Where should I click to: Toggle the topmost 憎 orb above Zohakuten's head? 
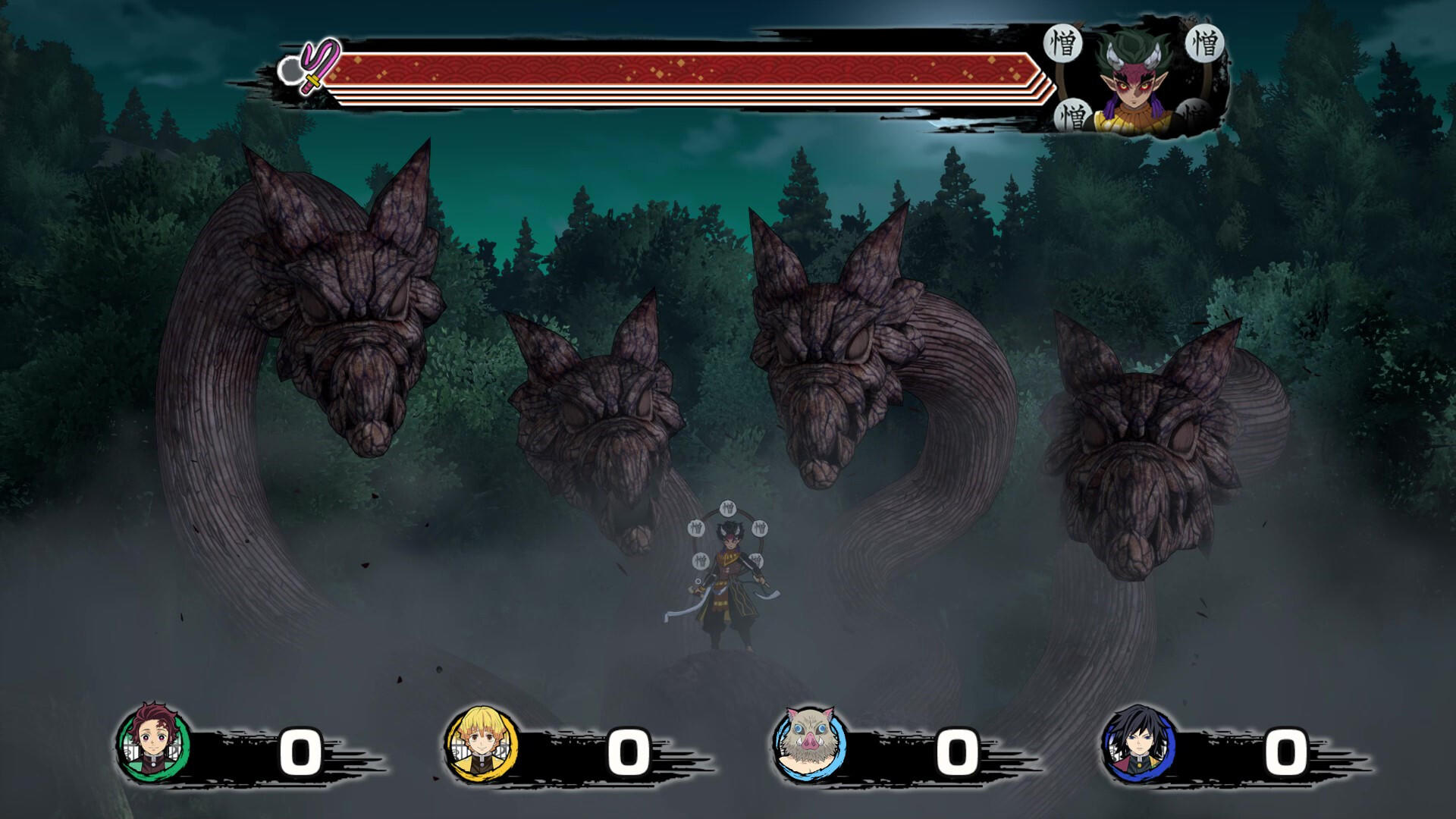728,509
